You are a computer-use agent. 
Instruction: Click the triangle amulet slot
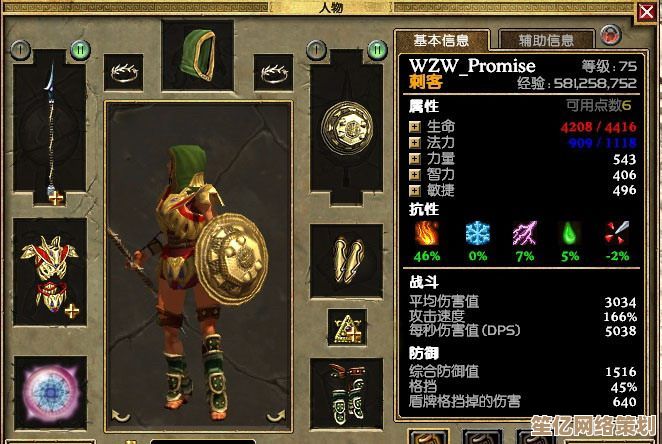click(x=346, y=325)
